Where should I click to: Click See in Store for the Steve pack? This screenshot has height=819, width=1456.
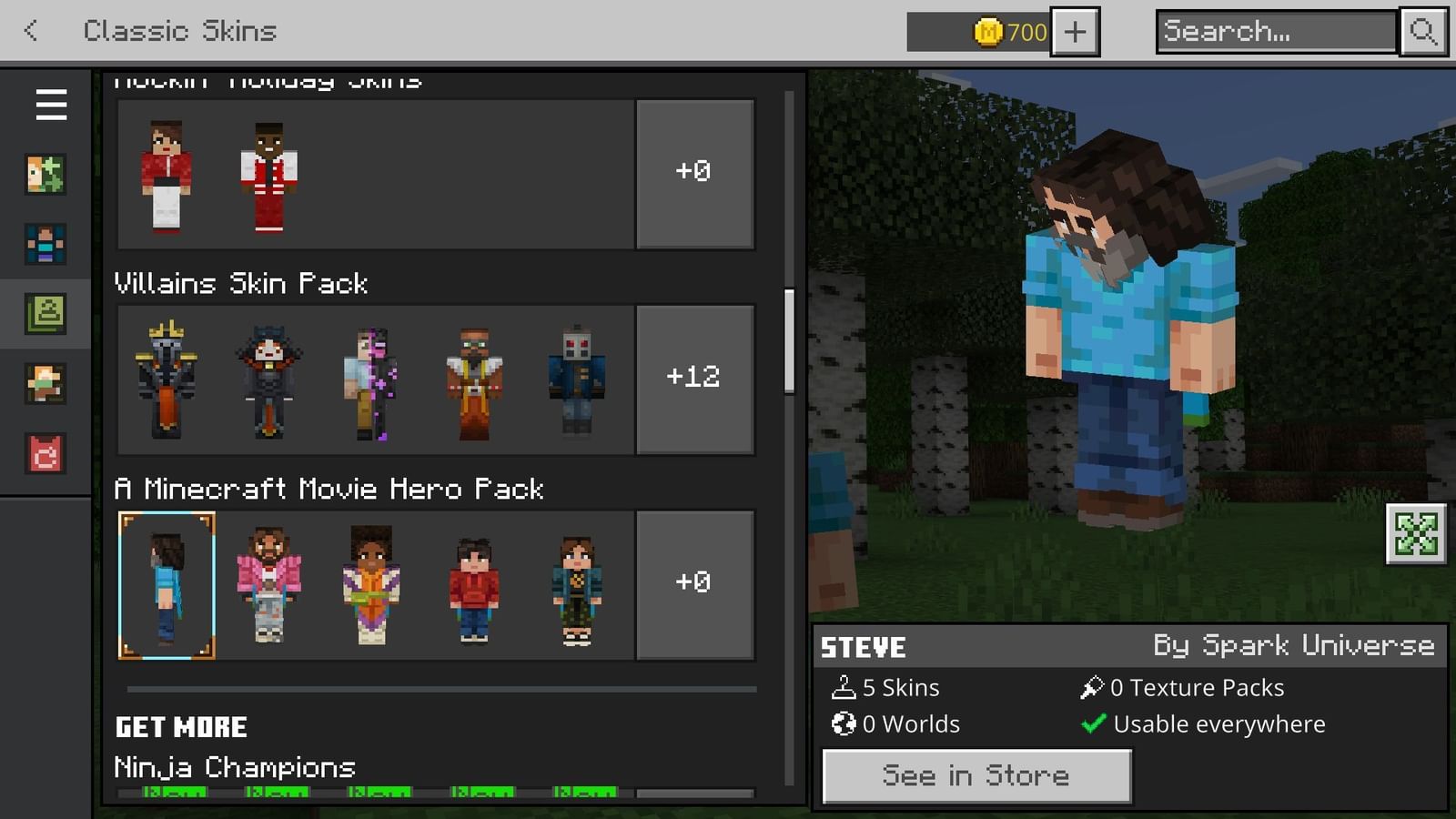coord(975,775)
